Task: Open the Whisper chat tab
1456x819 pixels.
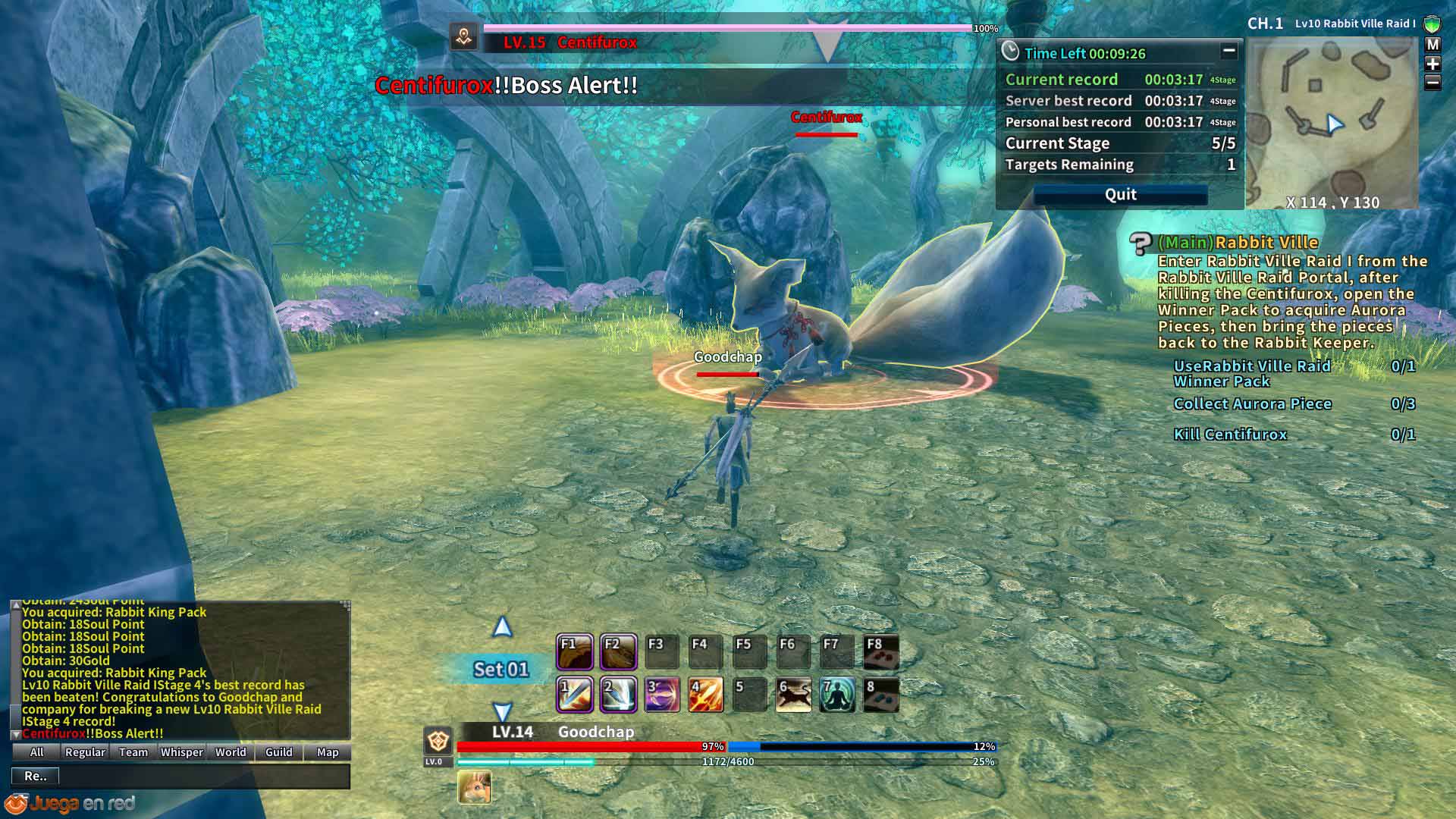Action: (x=182, y=752)
